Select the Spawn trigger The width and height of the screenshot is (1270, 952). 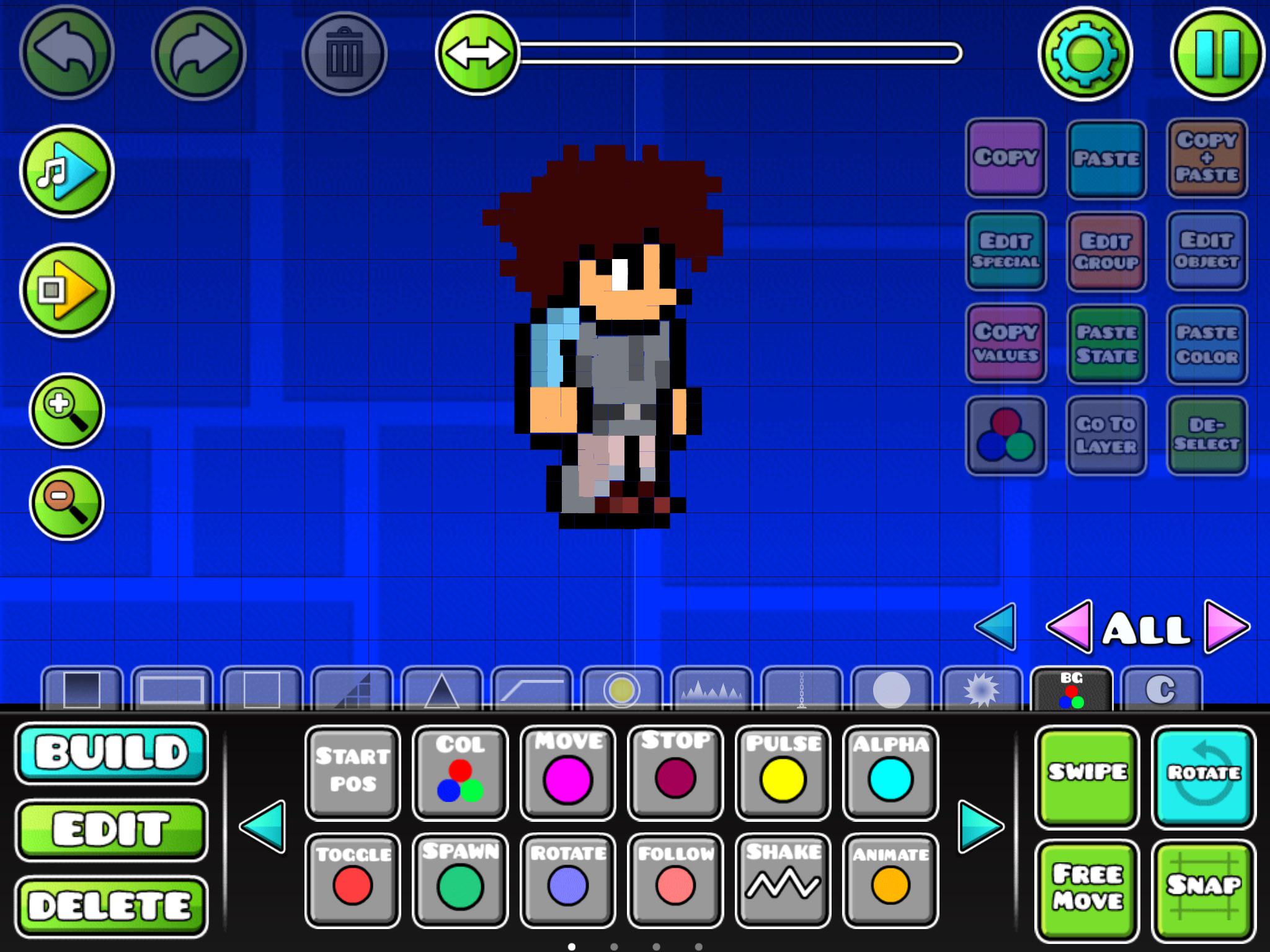[x=460, y=883]
